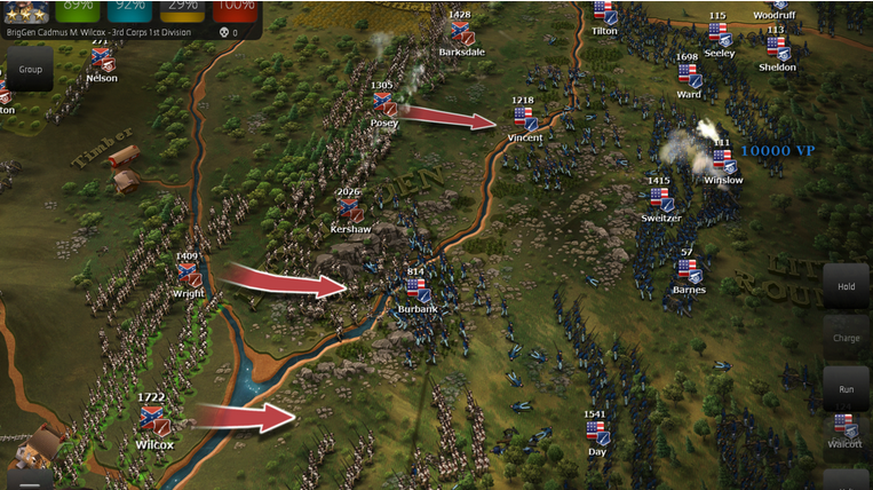Select the Wright brigade flag
The image size is (873, 490).
(x=188, y=275)
